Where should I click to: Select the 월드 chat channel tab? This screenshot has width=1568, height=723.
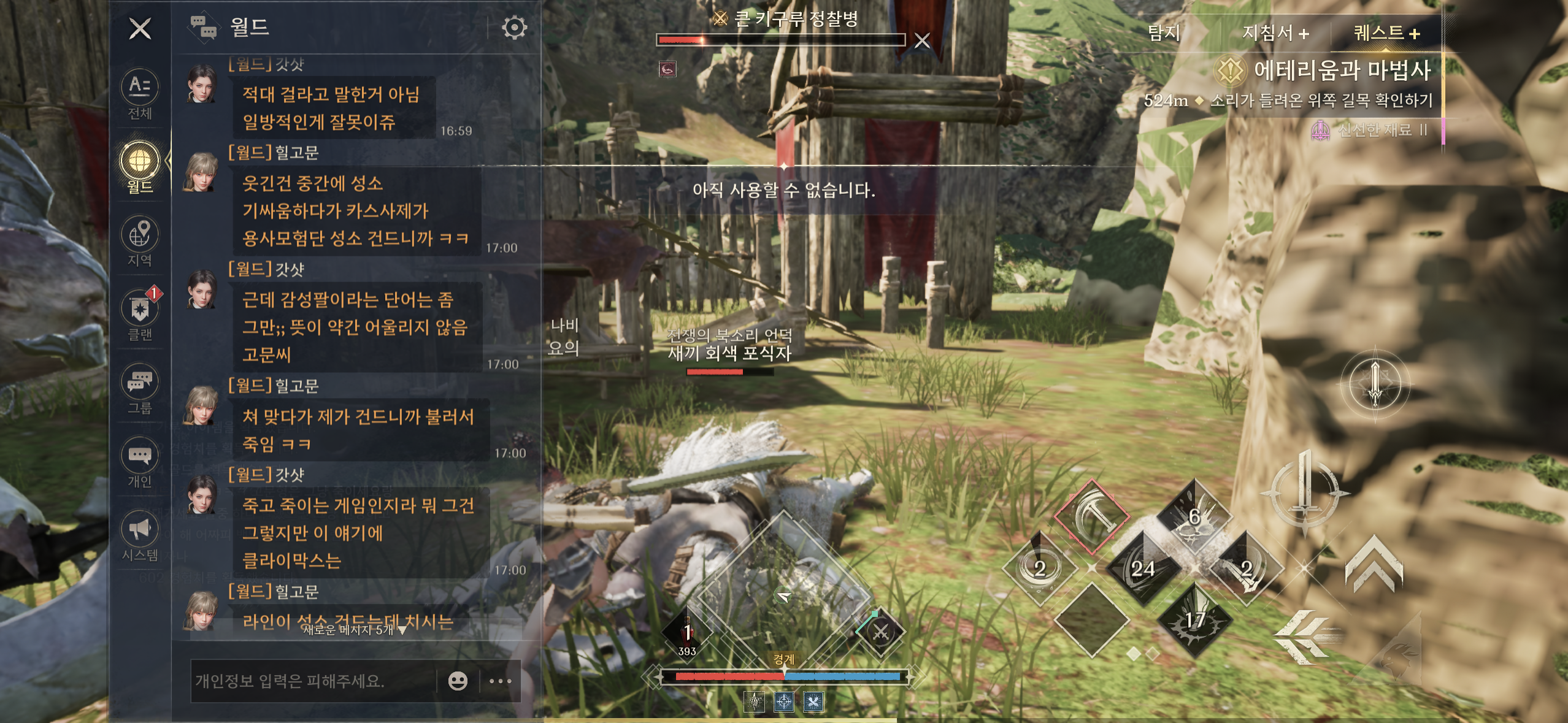pyautogui.click(x=140, y=167)
